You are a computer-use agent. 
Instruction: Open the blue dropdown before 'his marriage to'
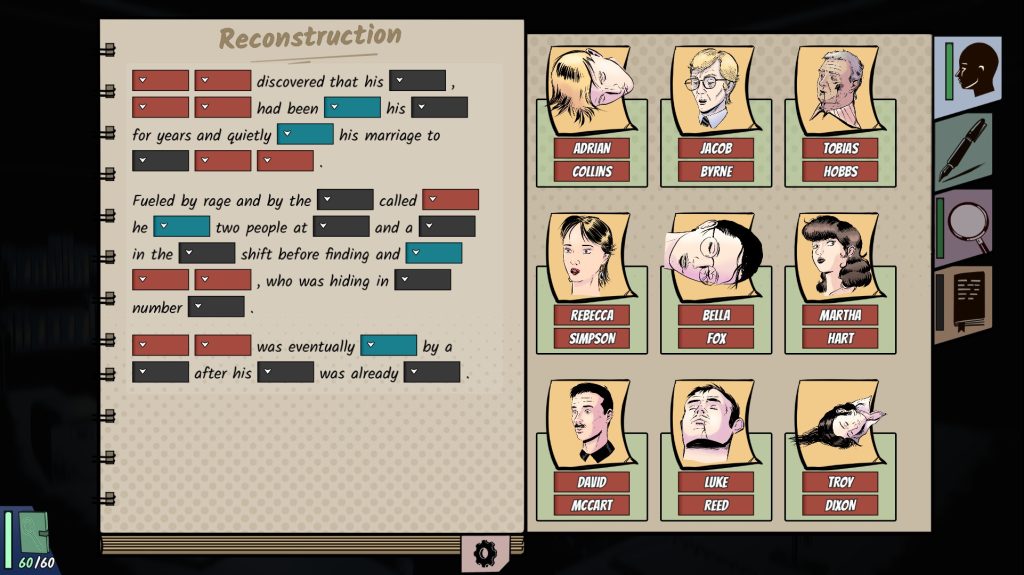(x=305, y=135)
